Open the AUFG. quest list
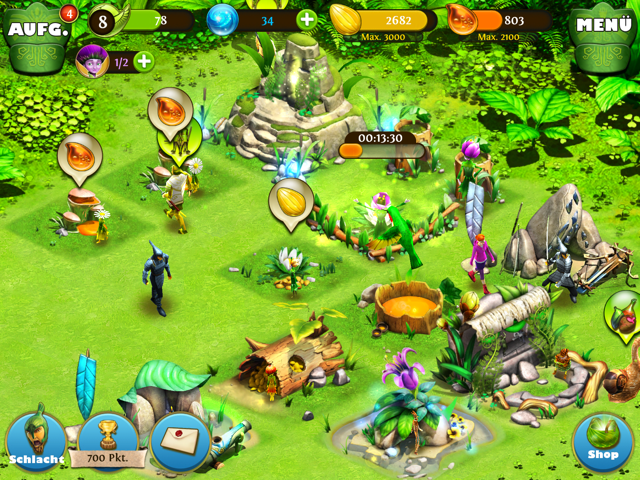 click(39, 26)
